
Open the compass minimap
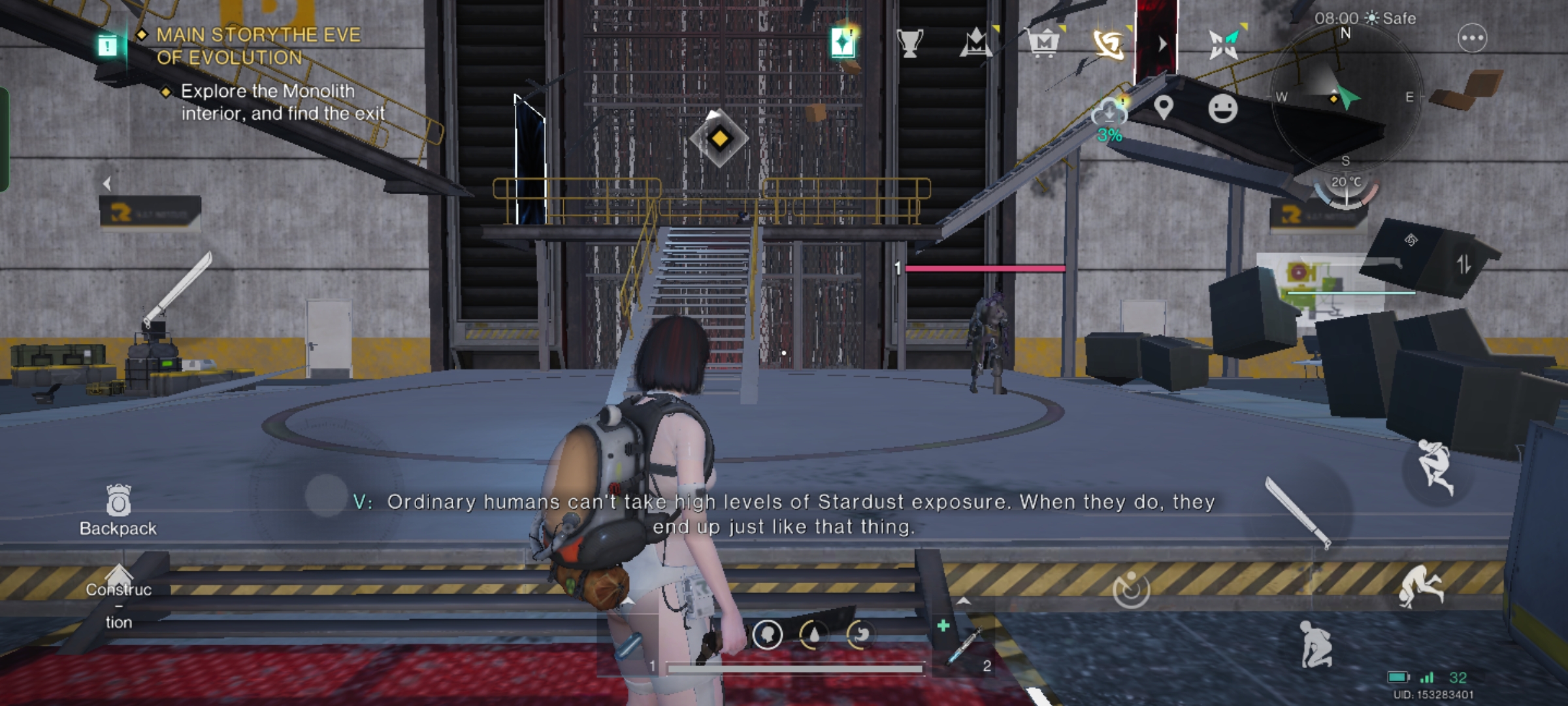(1345, 97)
